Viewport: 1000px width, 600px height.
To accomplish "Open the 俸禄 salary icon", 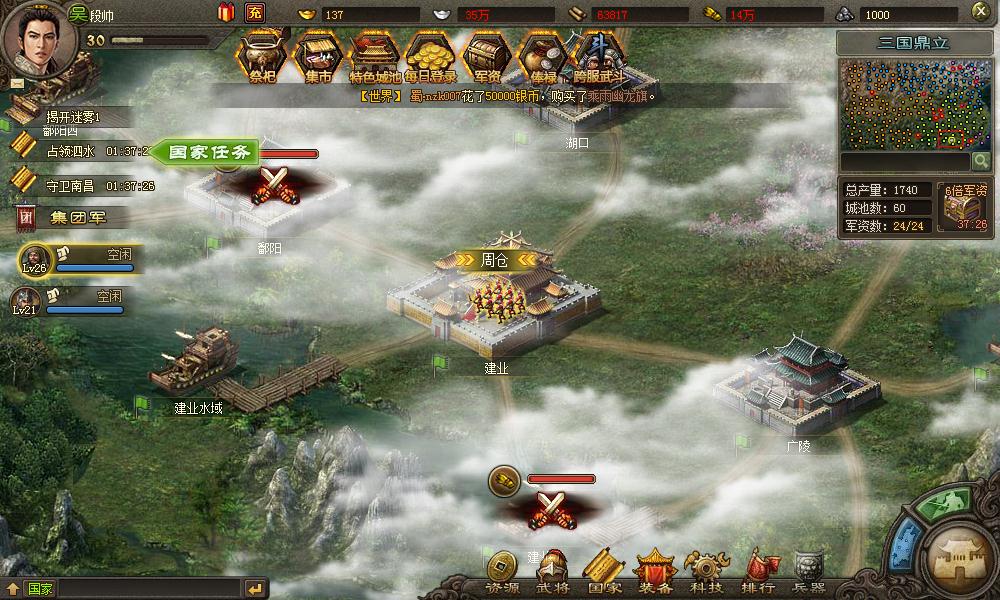I will point(543,56).
